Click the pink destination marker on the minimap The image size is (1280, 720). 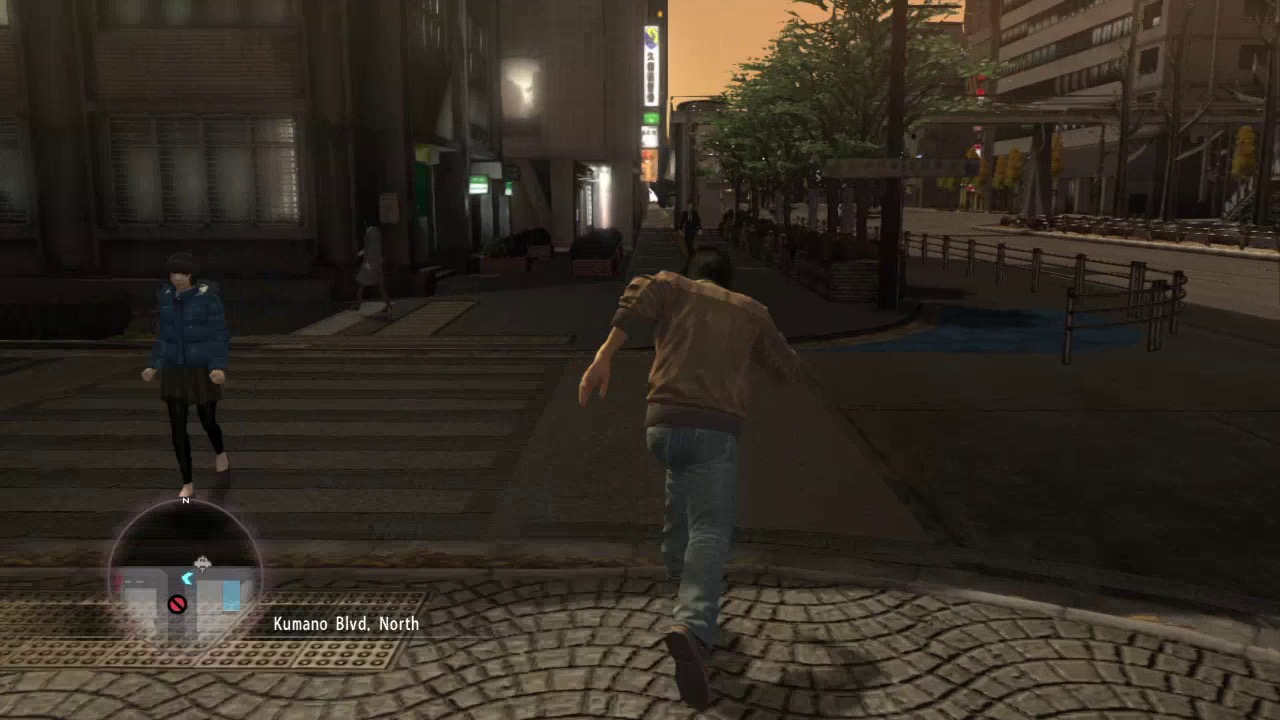[x=119, y=580]
